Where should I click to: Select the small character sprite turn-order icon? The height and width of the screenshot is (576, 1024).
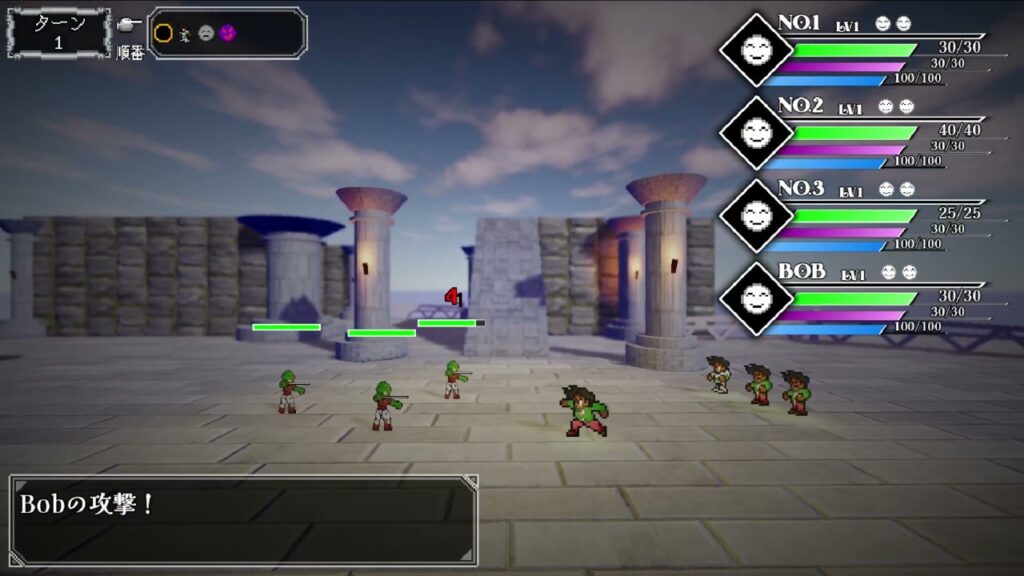(185, 33)
